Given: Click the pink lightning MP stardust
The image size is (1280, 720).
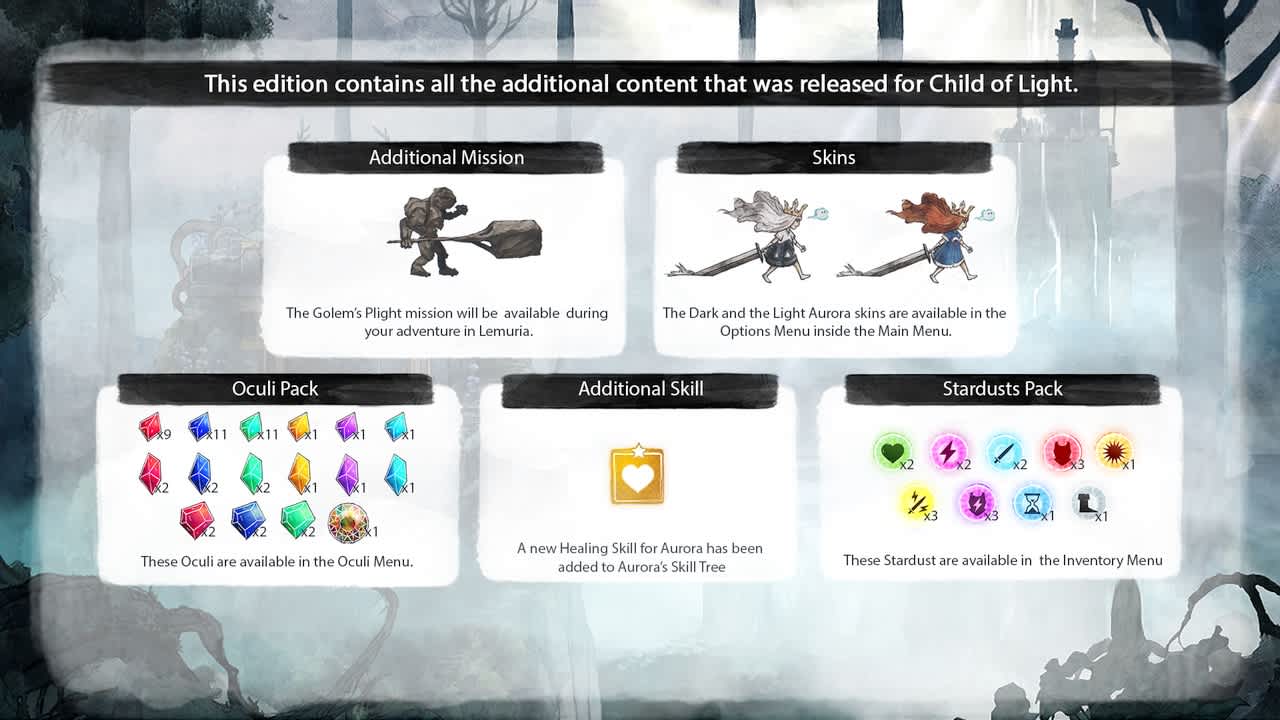Looking at the screenshot, I should (x=949, y=450).
